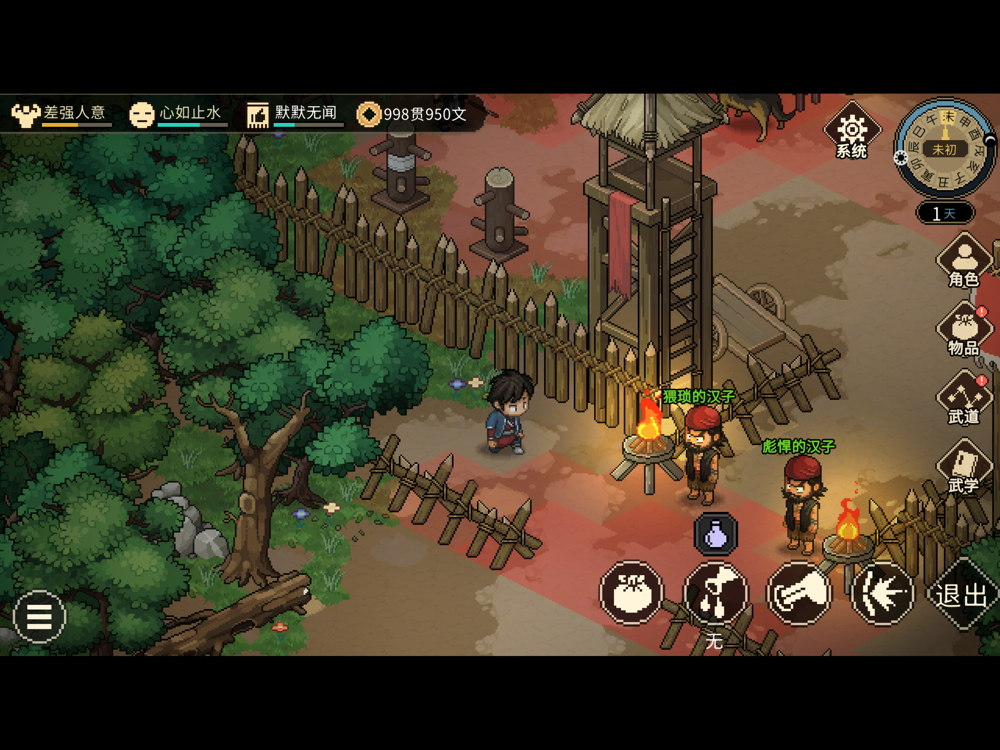Open the 系统 (System) gear menu
1000x750 pixels.
(851, 130)
